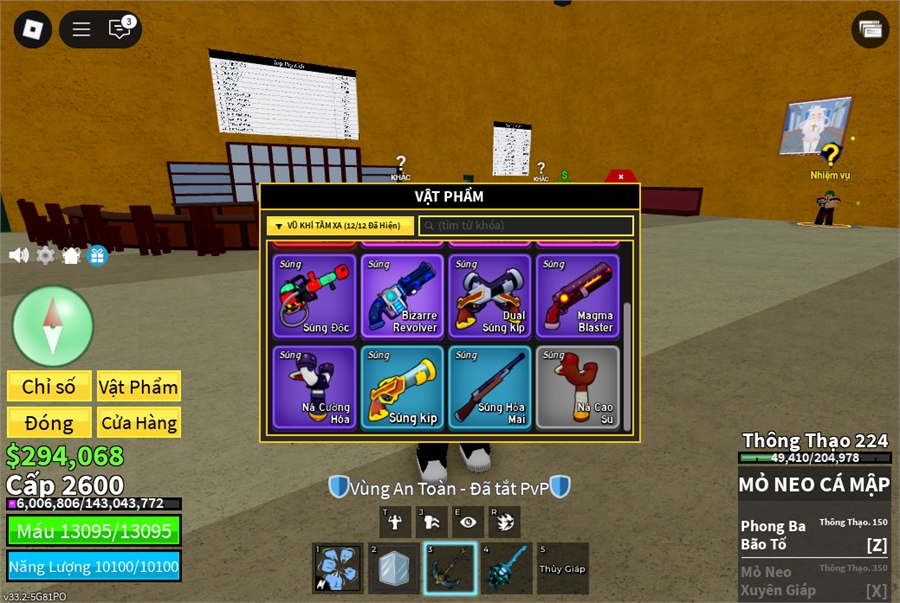900x603 pixels.
Task: Pick the Ná Cao Su slingshot
Action: [578, 387]
